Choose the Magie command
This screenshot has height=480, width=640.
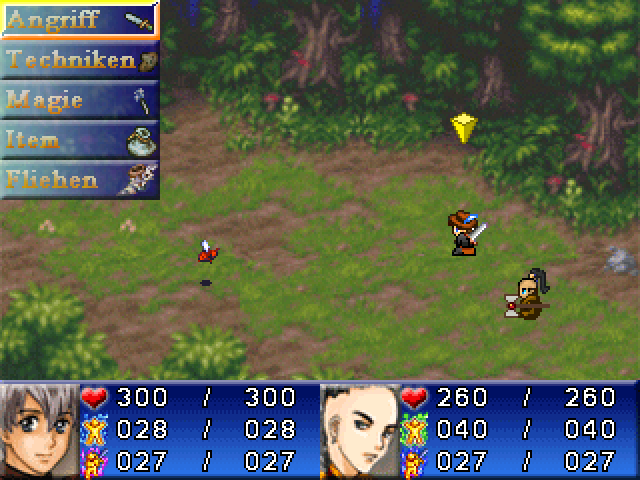pos(80,100)
